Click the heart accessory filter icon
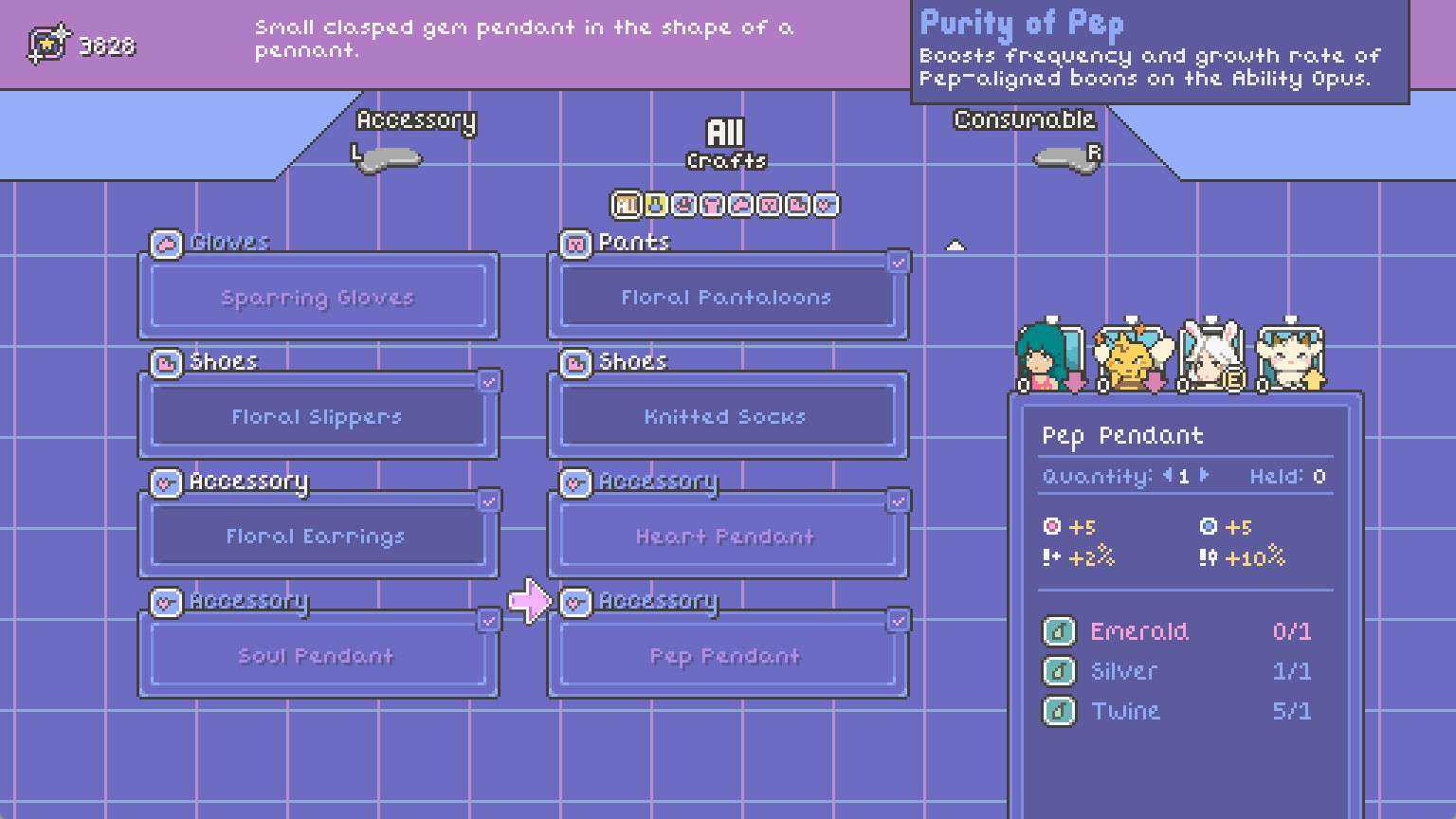This screenshot has height=819, width=1456. 826,205
